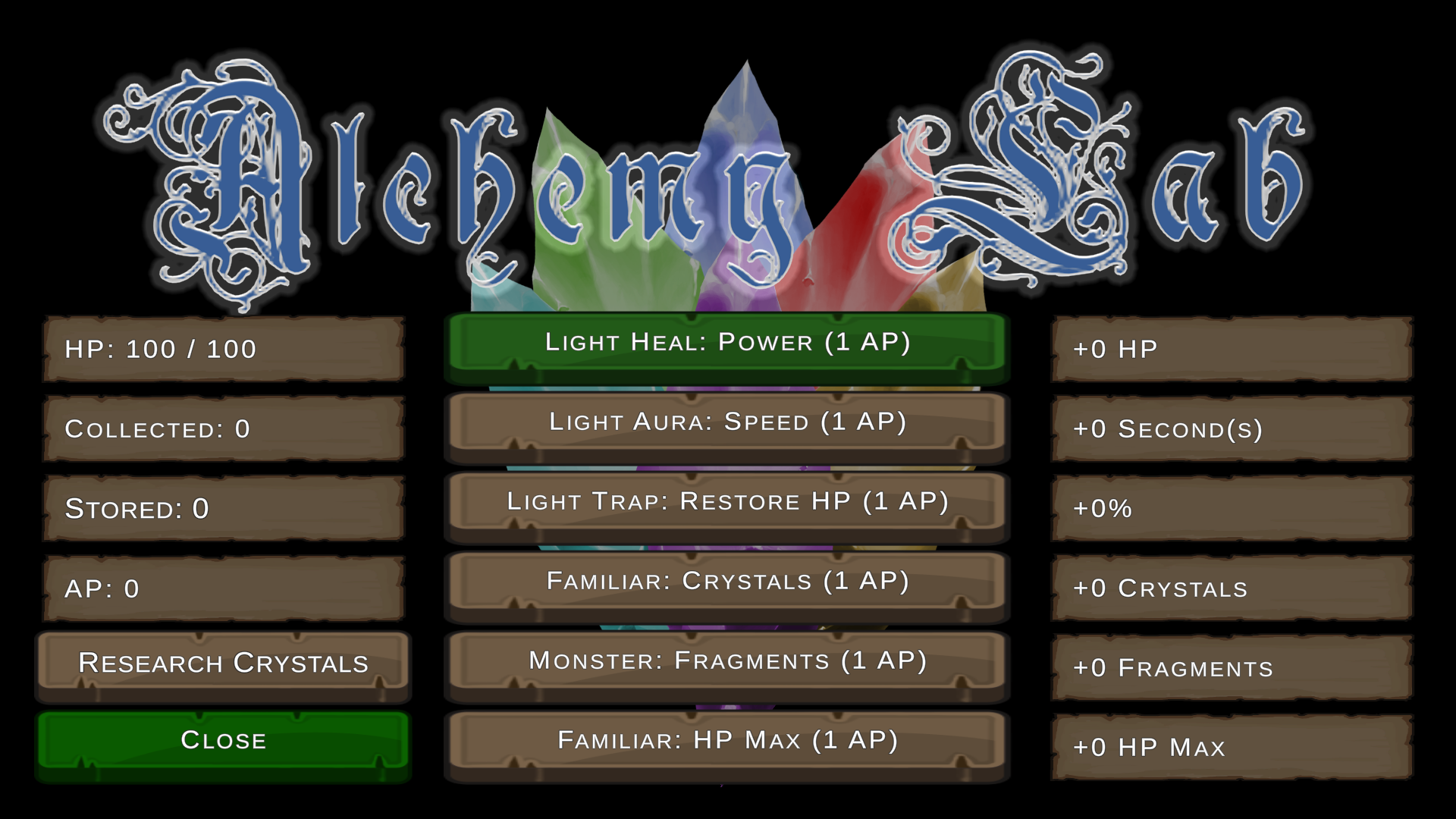Screen dimensions: 1456x819
Task: Click the Collected: 0 counter
Action: point(224,429)
